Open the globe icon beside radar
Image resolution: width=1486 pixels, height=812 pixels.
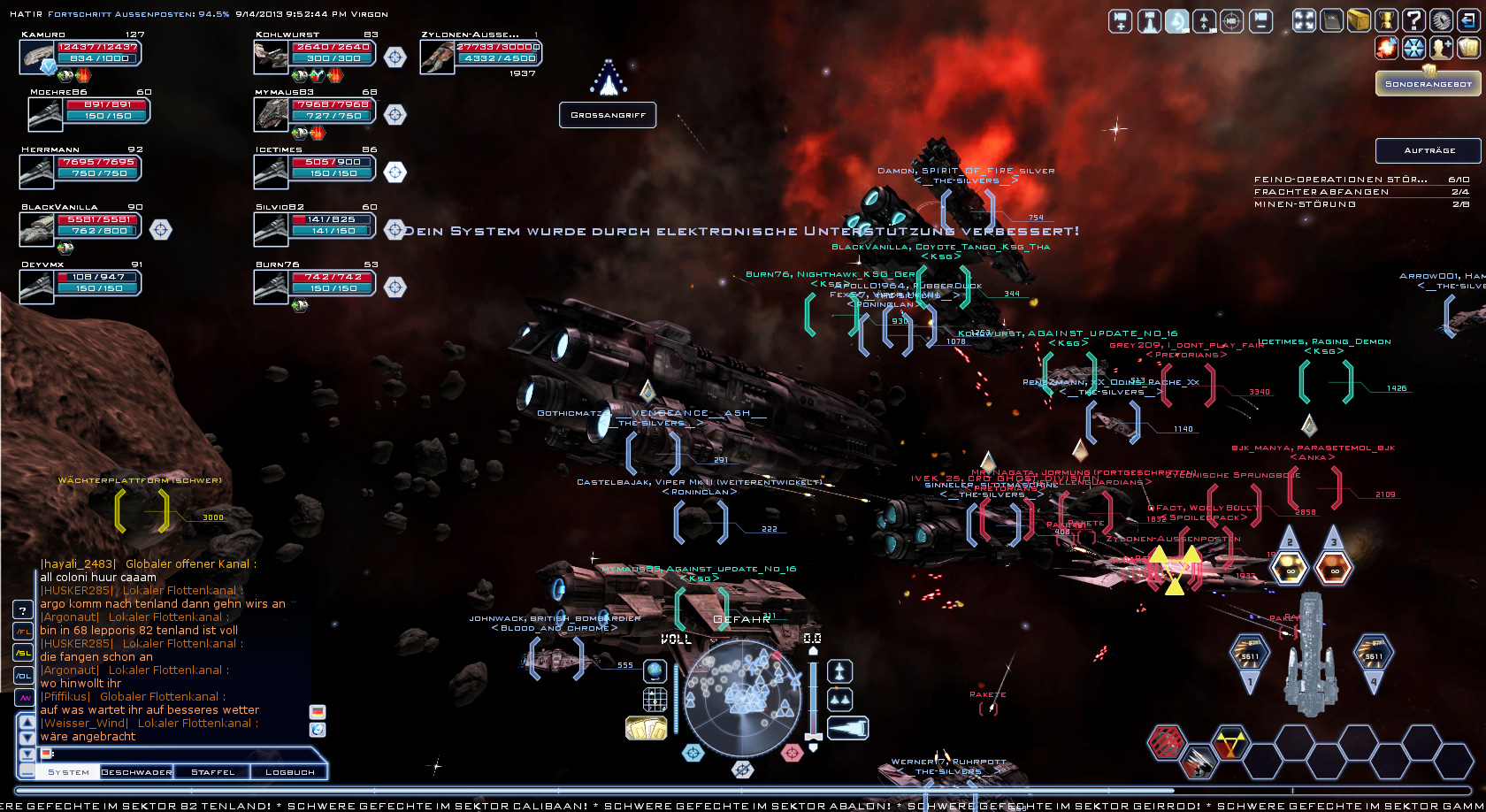pyautogui.click(x=655, y=671)
